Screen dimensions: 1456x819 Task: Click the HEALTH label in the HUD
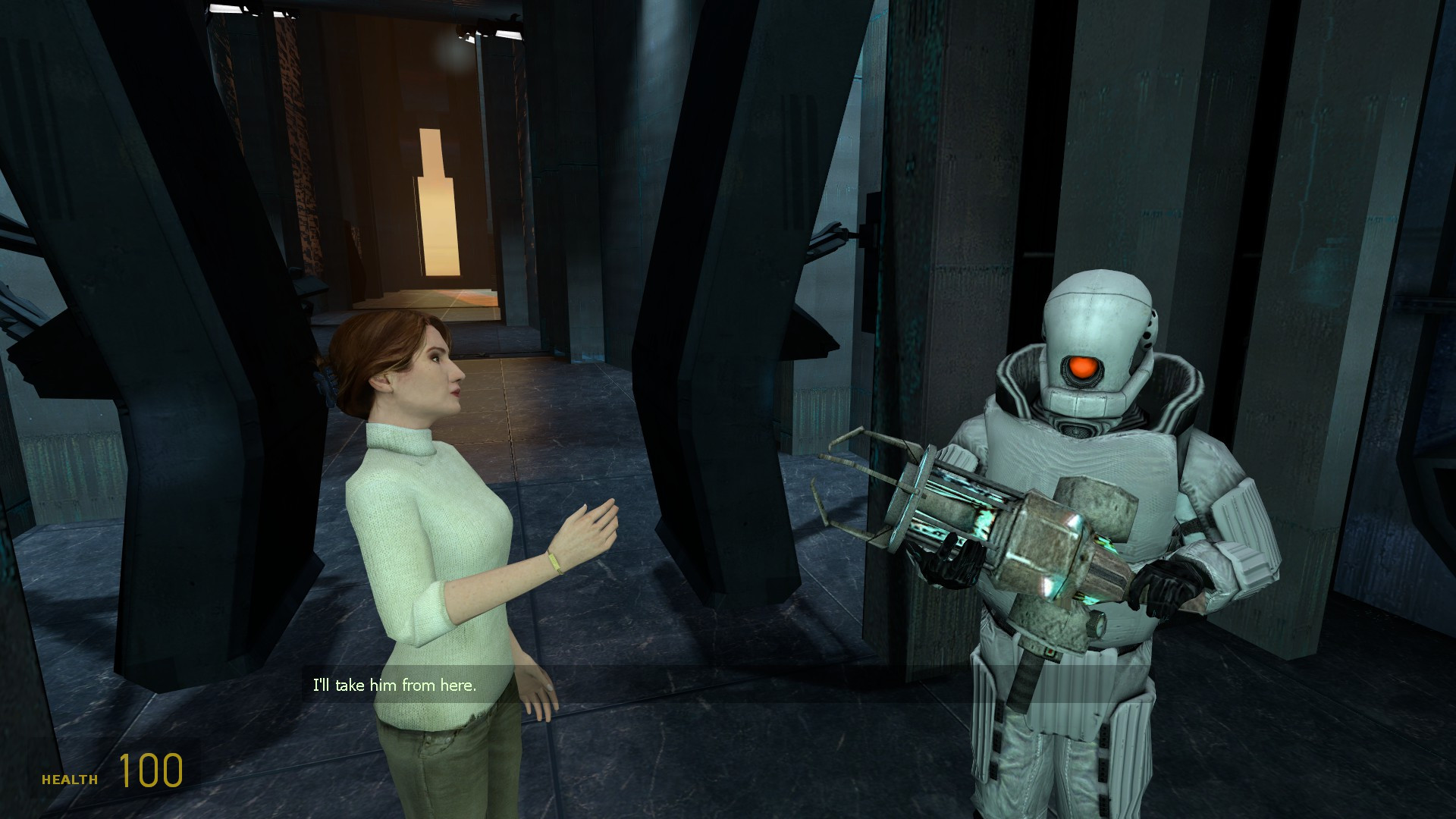tap(71, 778)
